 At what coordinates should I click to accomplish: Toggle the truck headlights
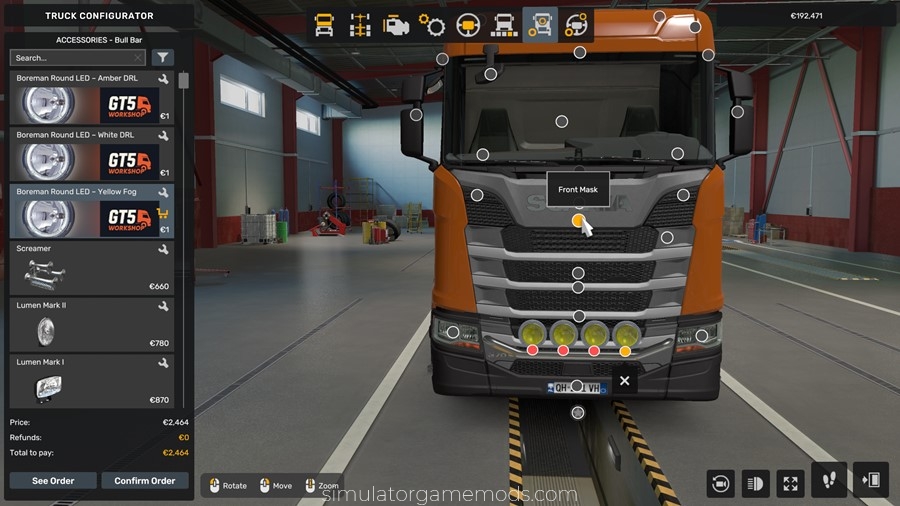[x=755, y=484]
